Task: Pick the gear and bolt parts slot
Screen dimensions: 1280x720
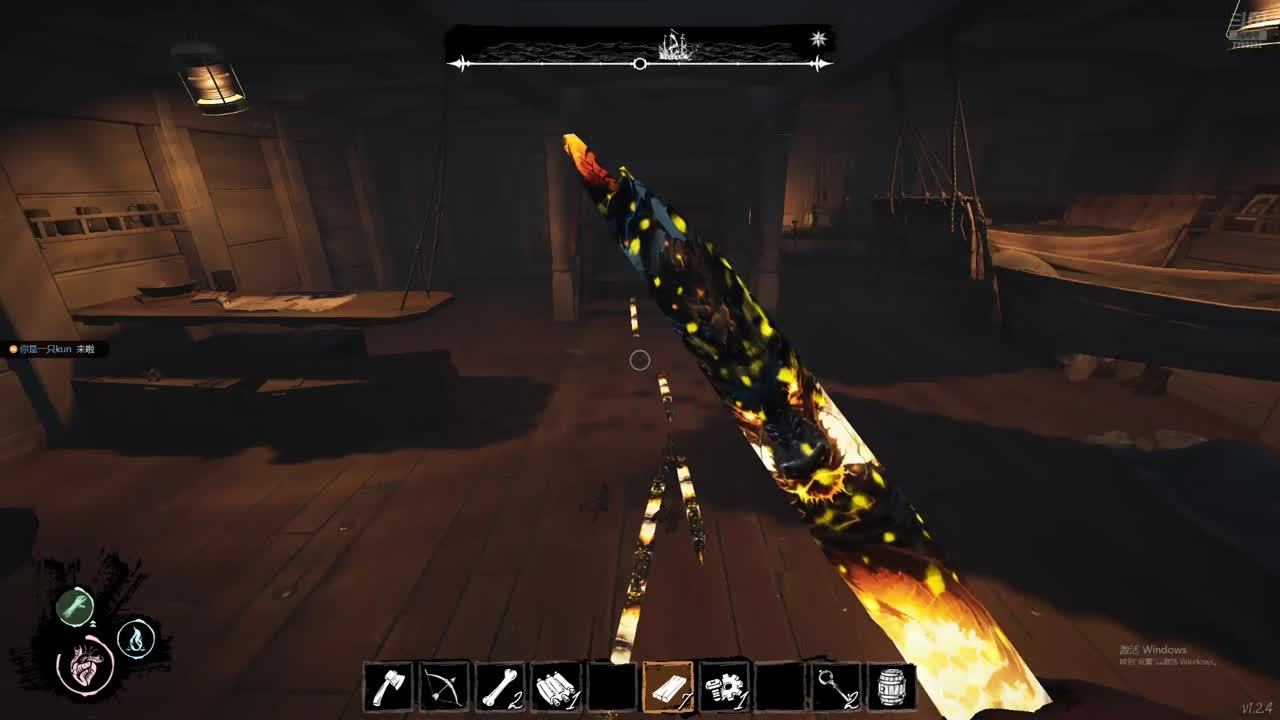Action: tap(724, 687)
